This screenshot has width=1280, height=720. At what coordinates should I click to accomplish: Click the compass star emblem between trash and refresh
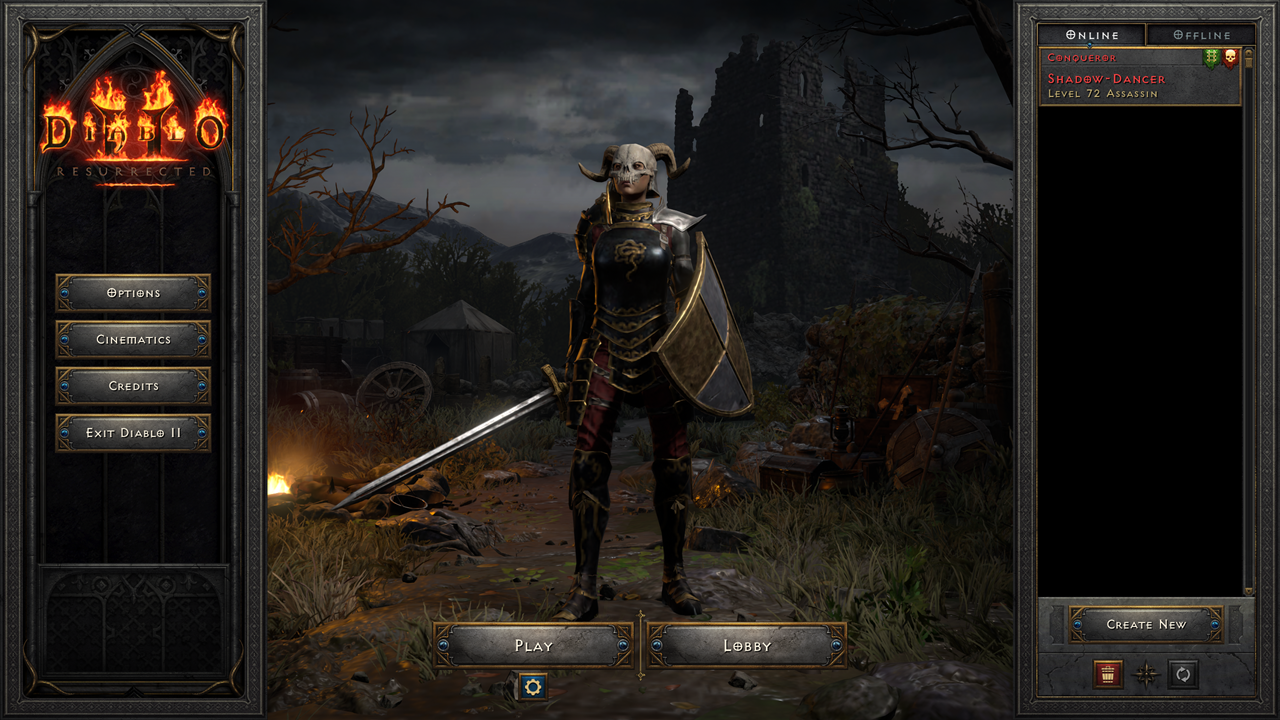pyautogui.click(x=1146, y=673)
